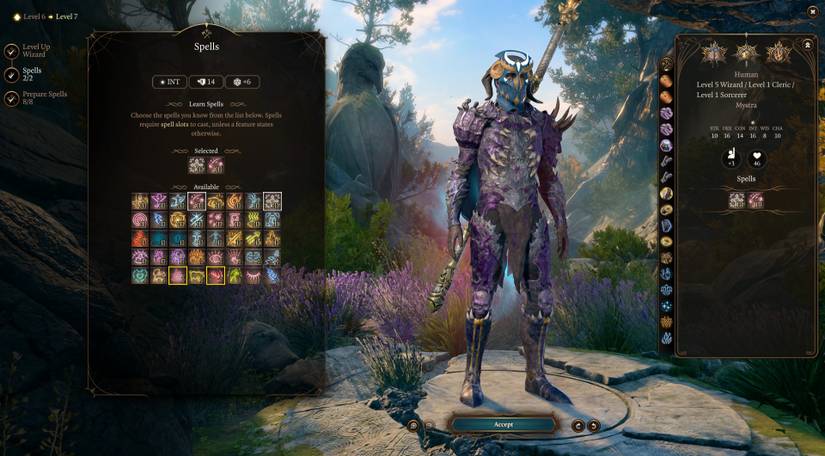Select the first class emblem in summary panel
Viewport: 825px width, 456px height.
point(714,52)
